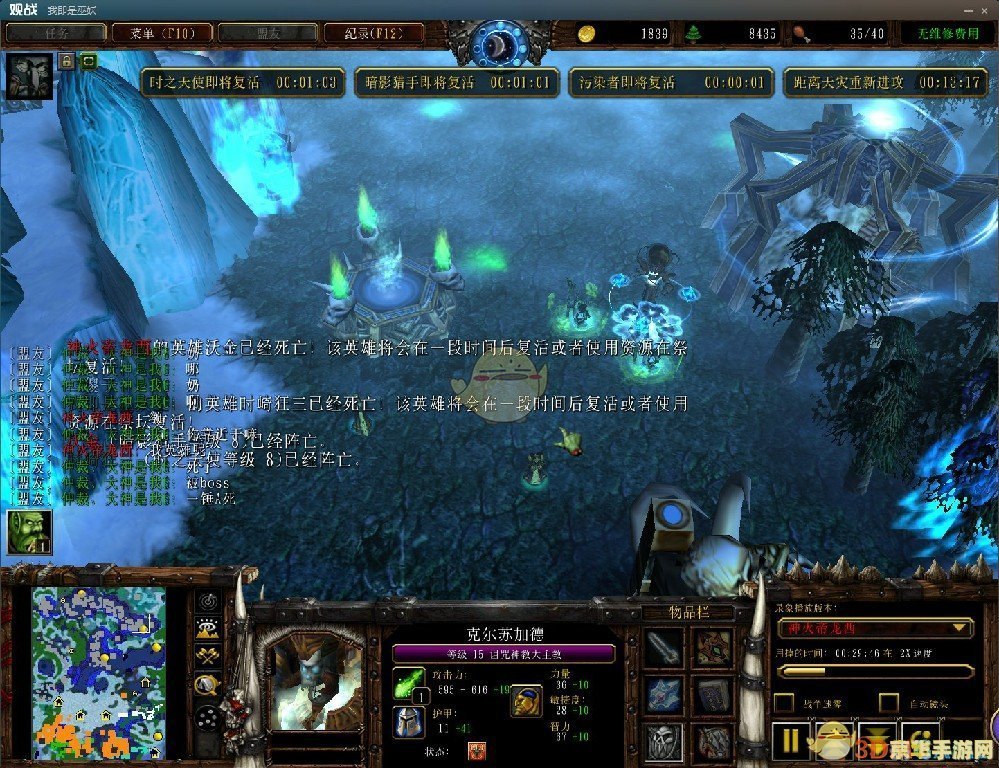Image resolution: width=999 pixels, height=768 pixels.
Task: Toggle the auto camera checkbox
Action: tap(888, 703)
